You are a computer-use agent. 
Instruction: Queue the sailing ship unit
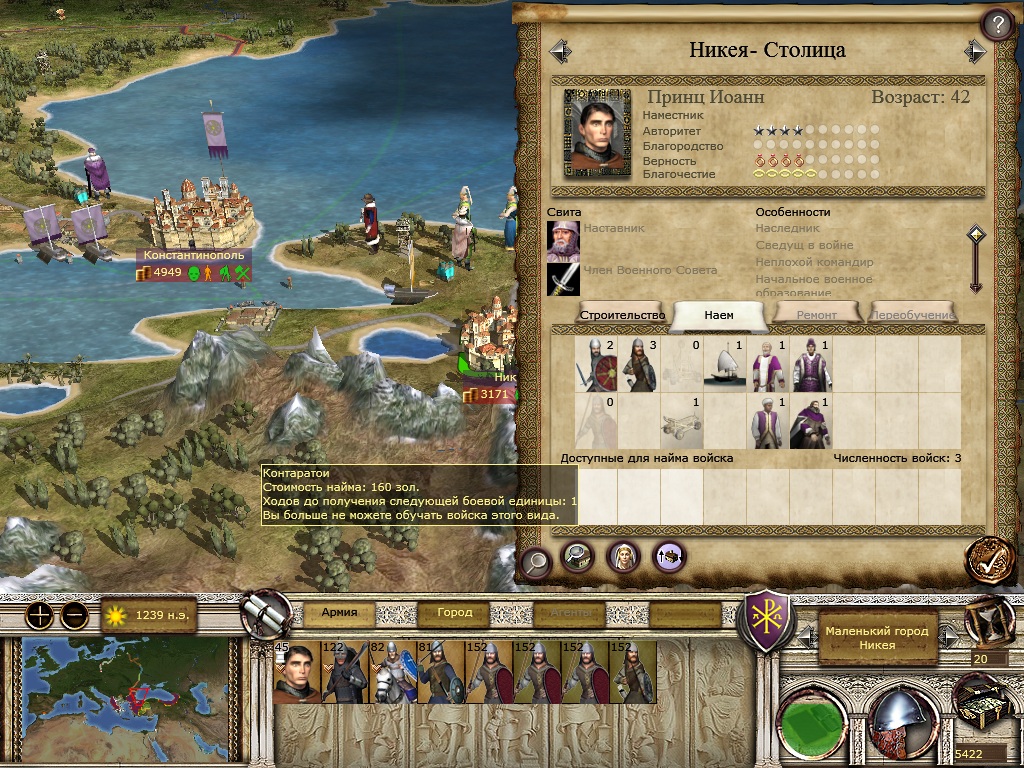tap(725, 364)
